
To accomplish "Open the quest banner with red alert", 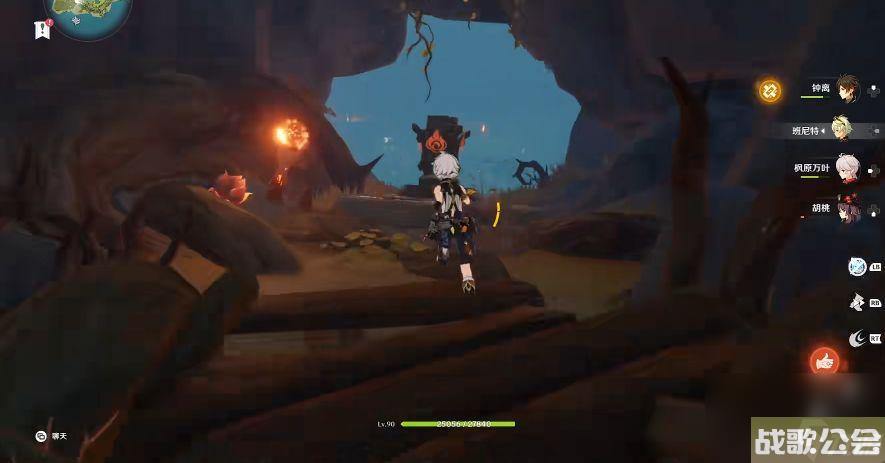I will 42,30.
